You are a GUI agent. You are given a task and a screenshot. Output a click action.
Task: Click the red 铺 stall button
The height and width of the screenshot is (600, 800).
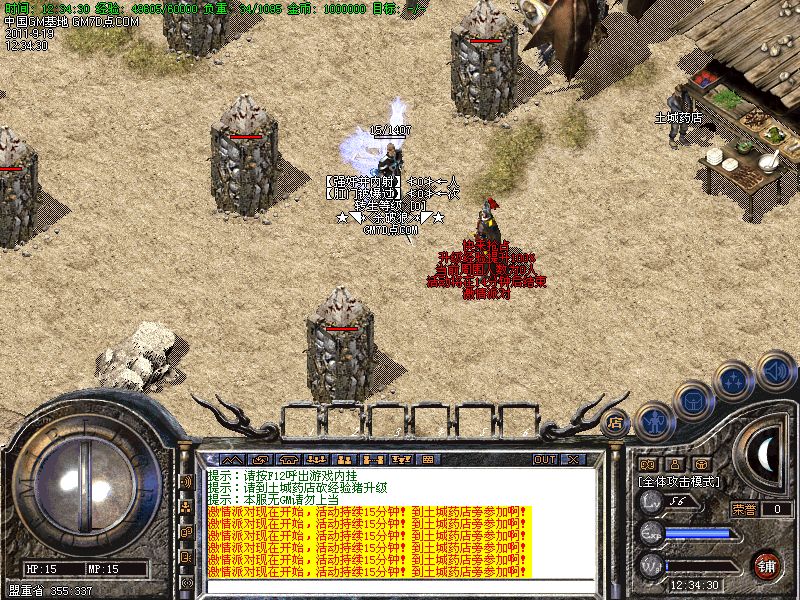[767, 564]
